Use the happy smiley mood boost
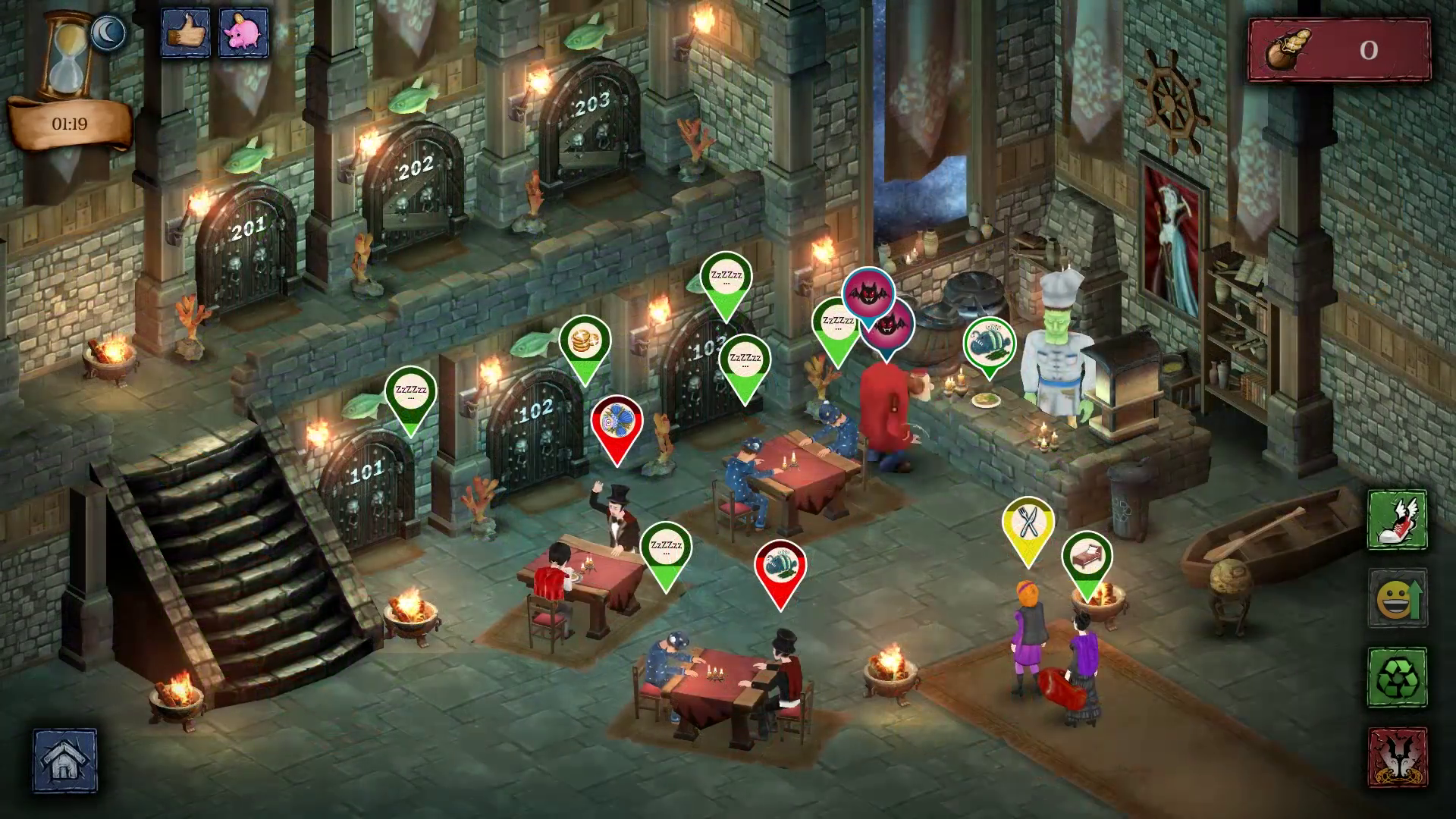 1397,598
